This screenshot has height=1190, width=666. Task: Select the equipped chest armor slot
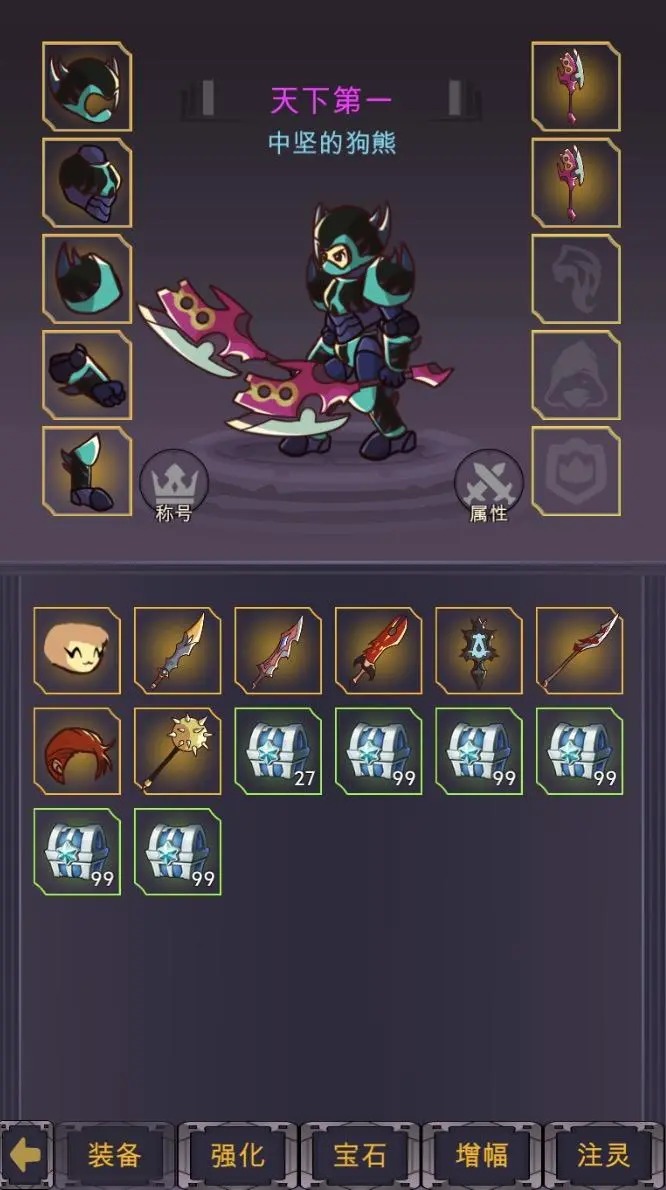pyautogui.click(x=87, y=183)
